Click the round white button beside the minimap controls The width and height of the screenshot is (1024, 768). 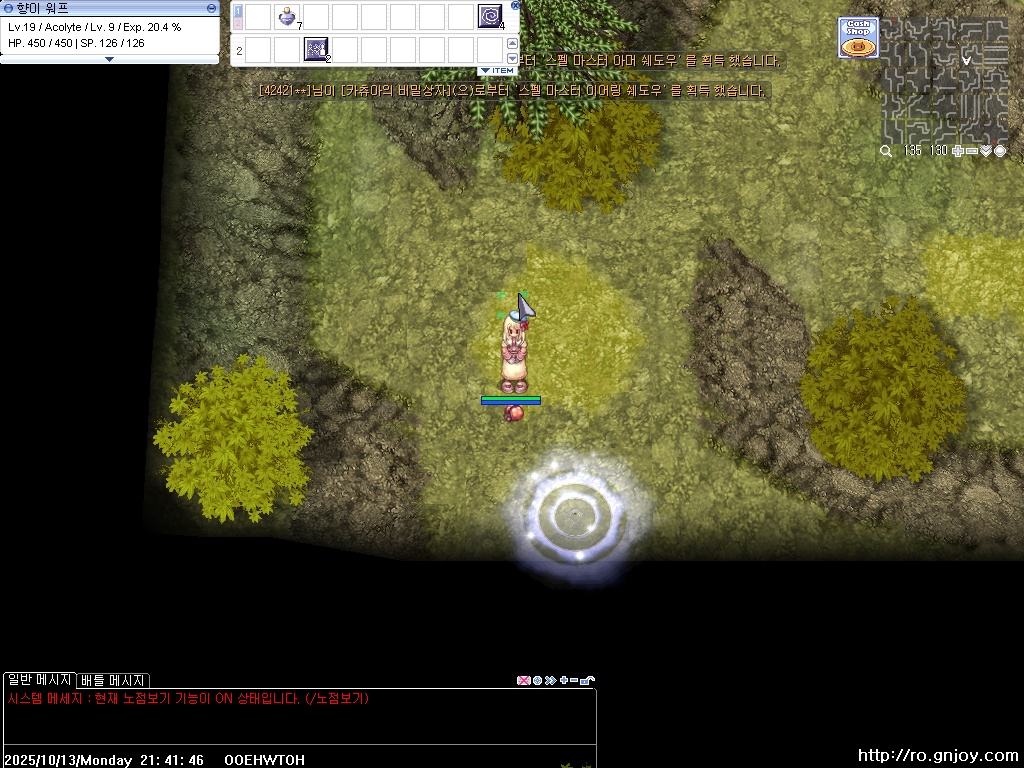point(1000,151)
